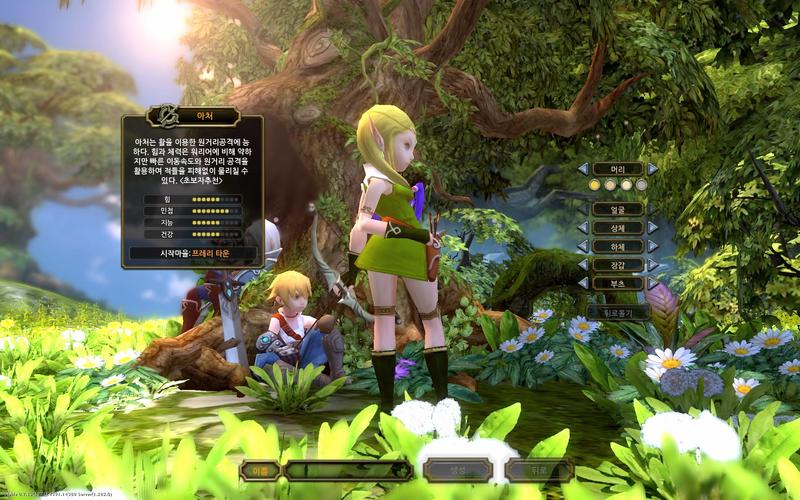800x500 pixels.
Task: Click the 뒤로돌기 (turn around) button
Action: [618, 312]
